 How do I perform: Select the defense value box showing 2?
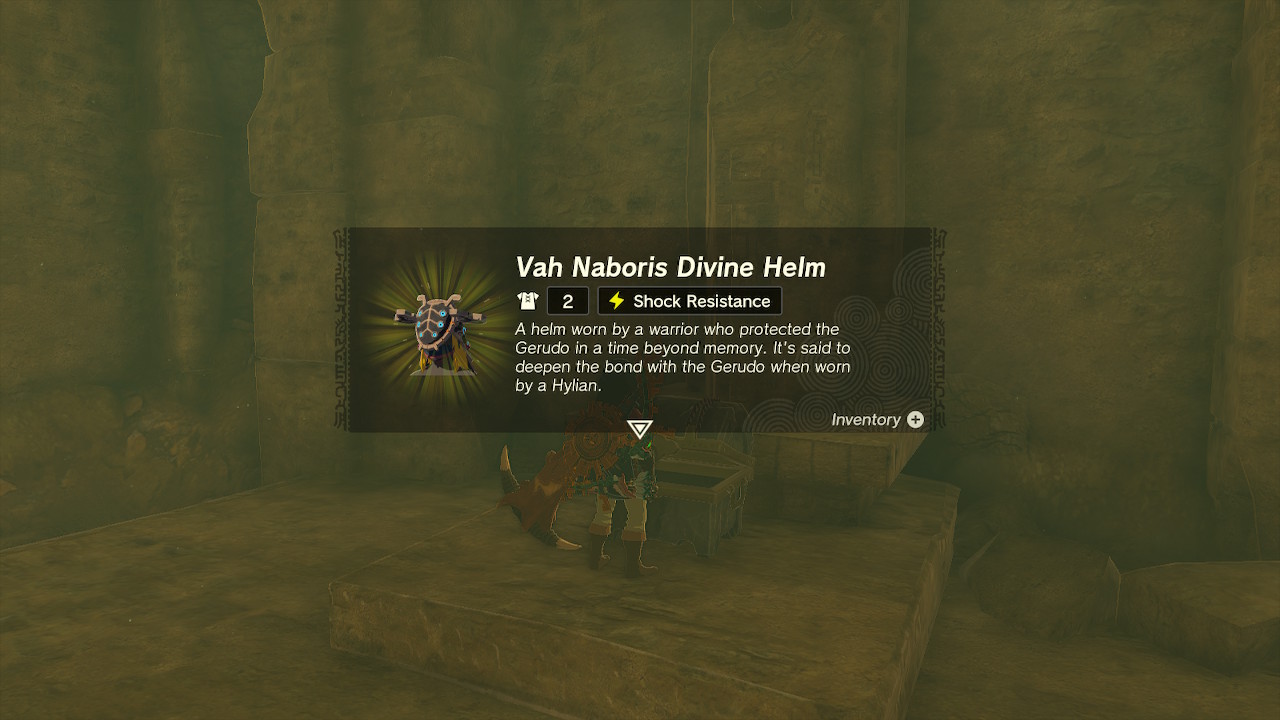coord(567,300)
